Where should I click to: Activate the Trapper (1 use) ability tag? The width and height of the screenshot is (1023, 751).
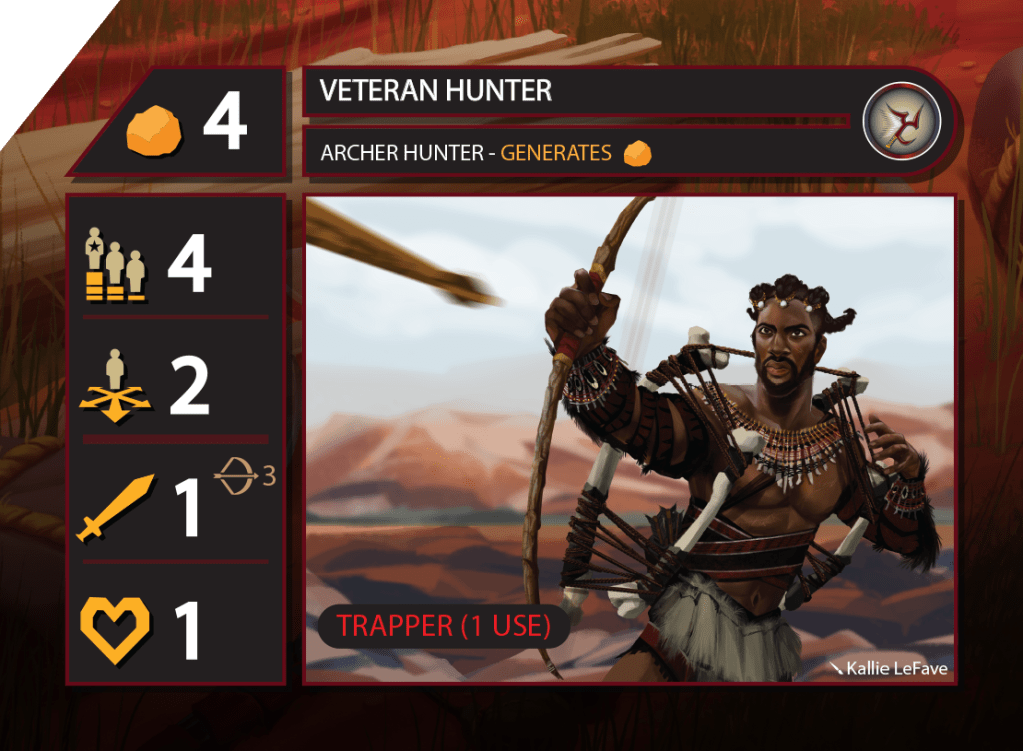click(444, 626)
